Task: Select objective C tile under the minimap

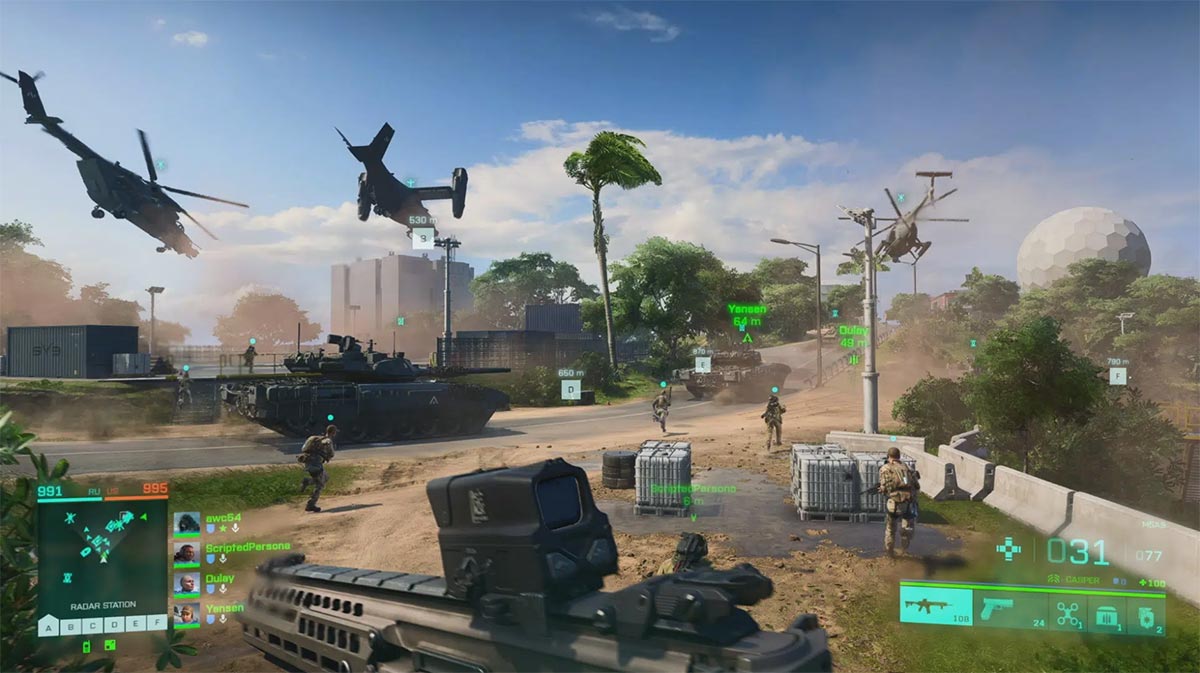Action: [91, 626]
